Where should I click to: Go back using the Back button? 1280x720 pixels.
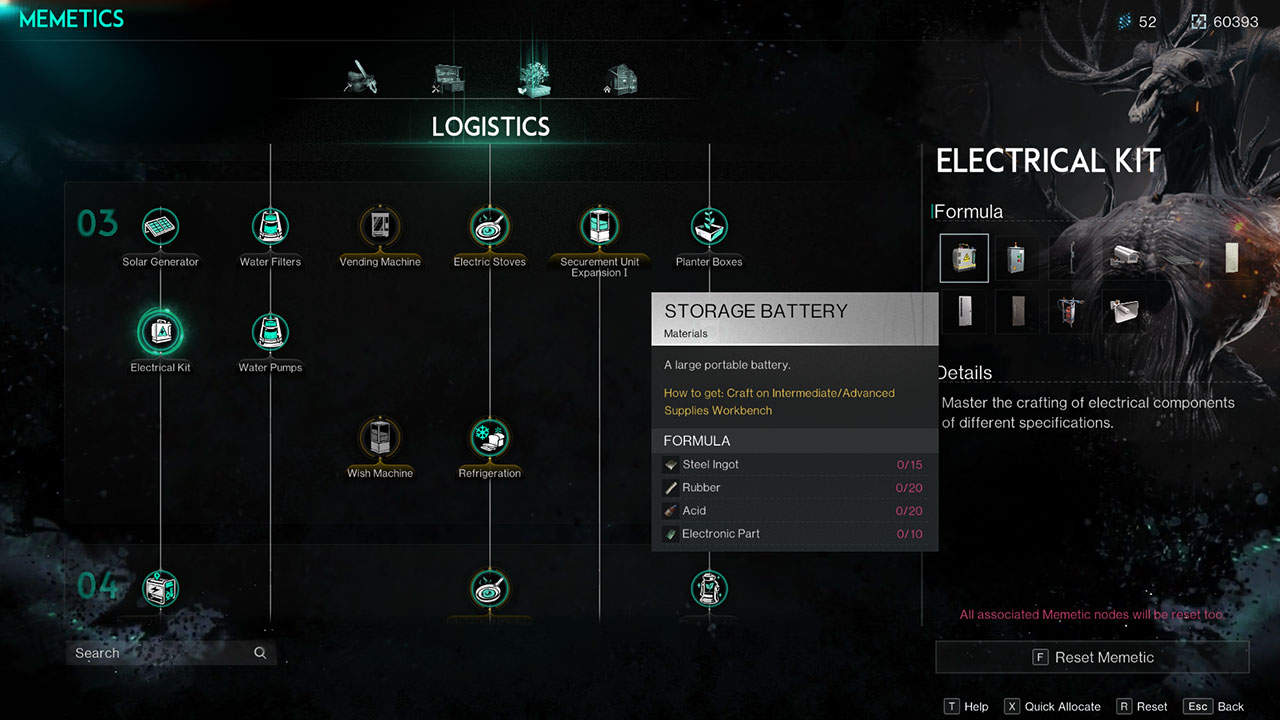click(1217, 706)
